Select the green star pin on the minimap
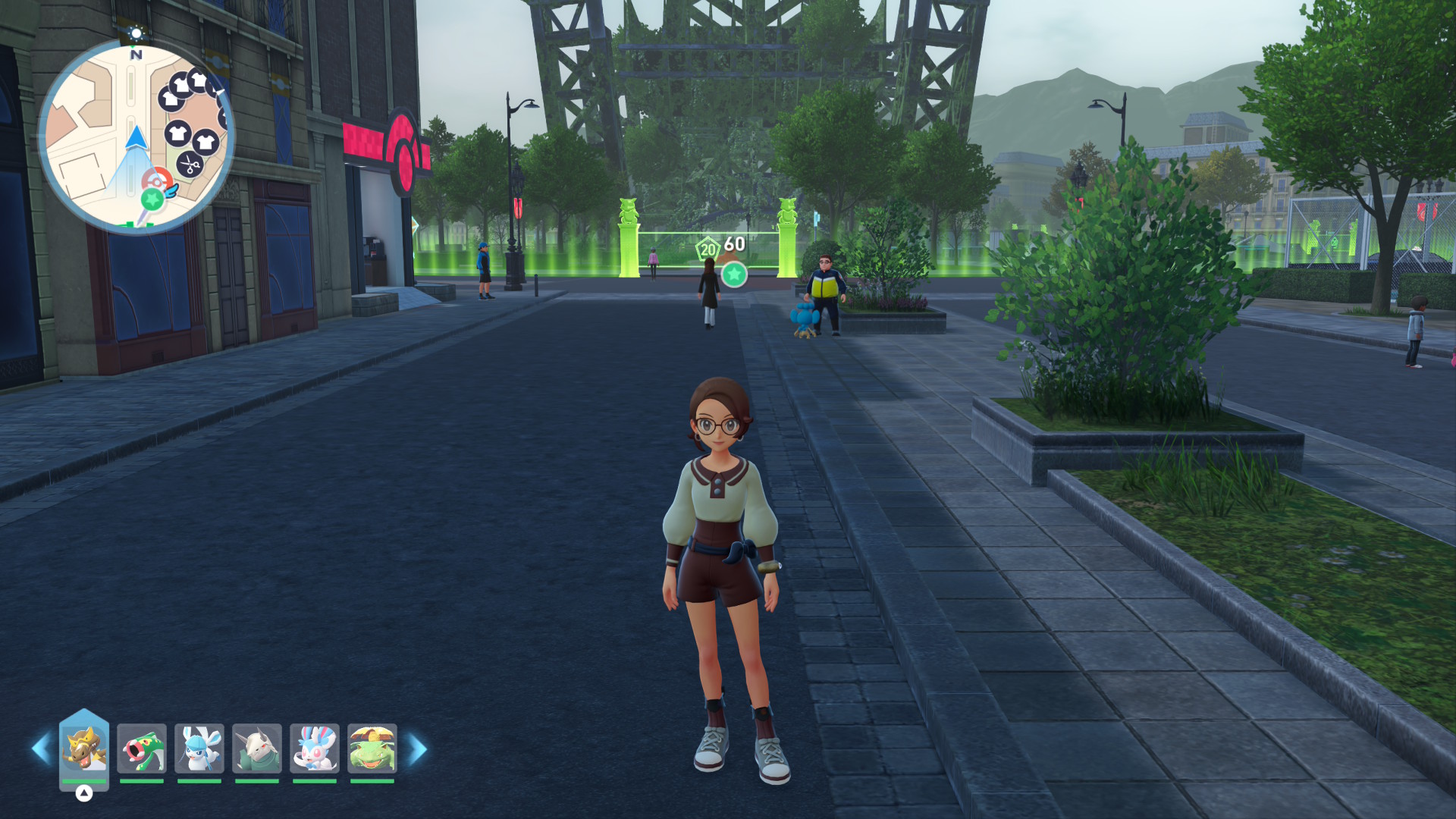1456x819 pixels. [152, 199]
